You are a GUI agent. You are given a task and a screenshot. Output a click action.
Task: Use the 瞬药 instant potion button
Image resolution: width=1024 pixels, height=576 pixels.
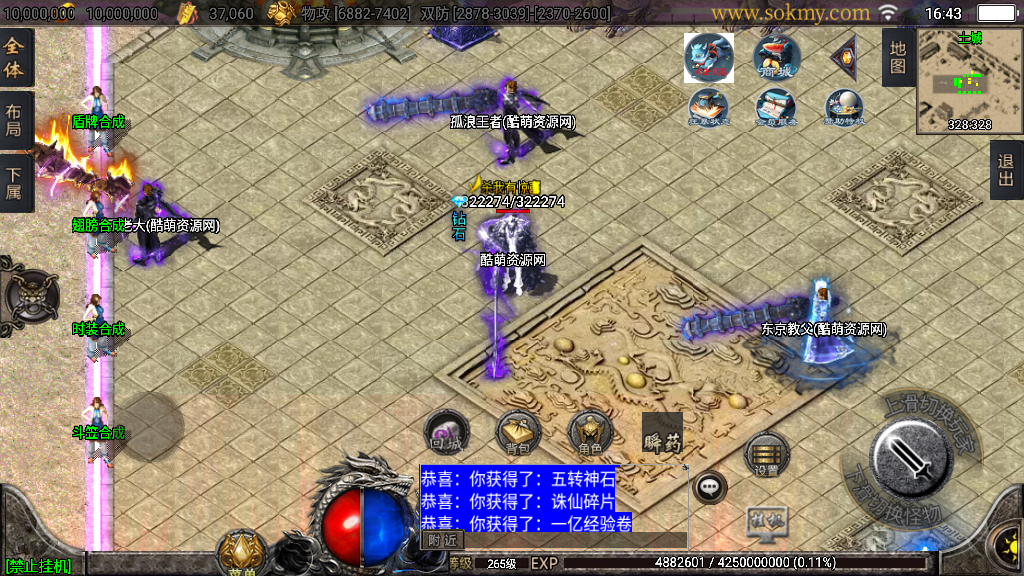(x=662, y=433)
